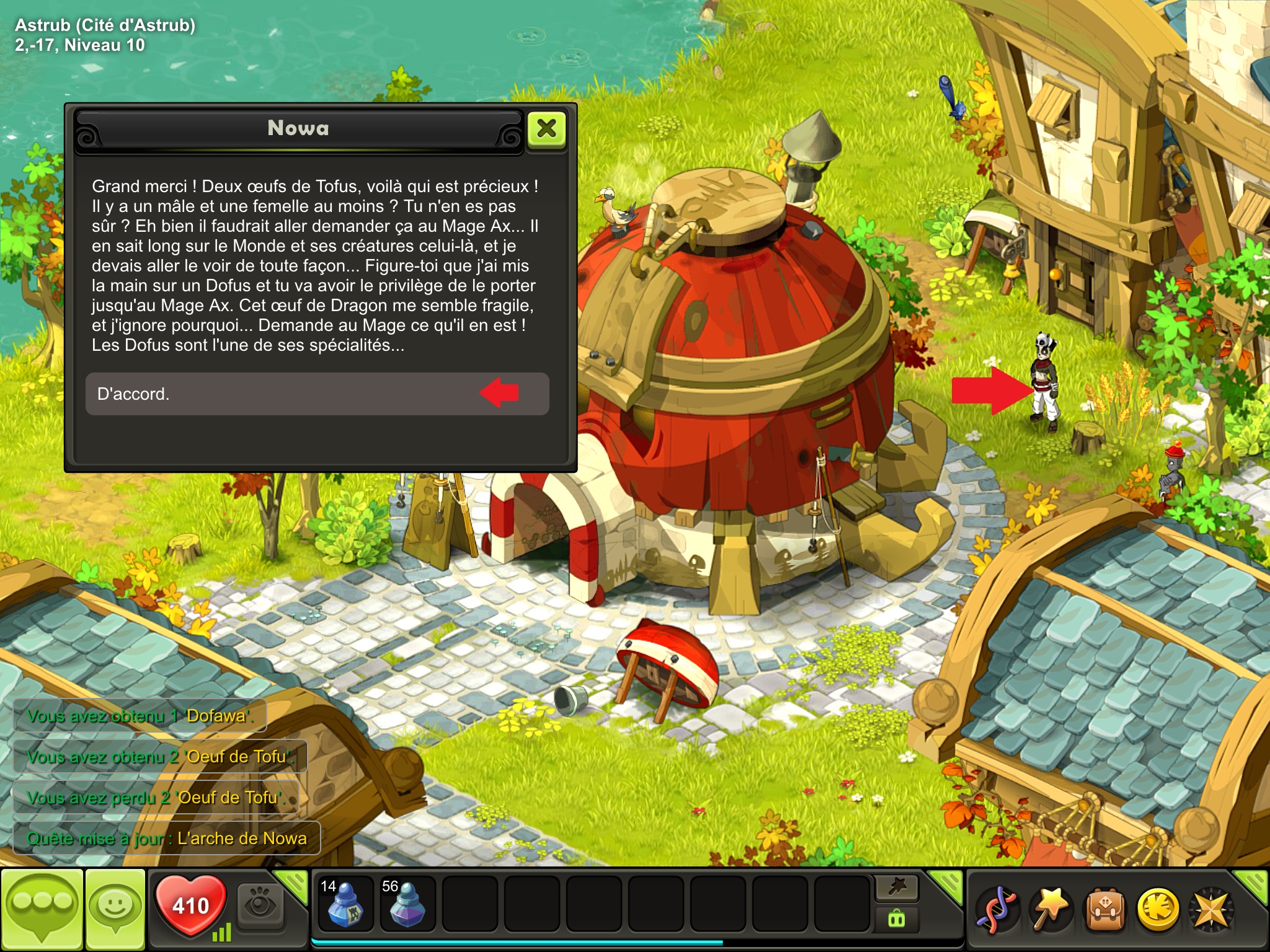Switch shortcut bar to green items bag tab
1270x952 pixels.
pyautogui.click(x=897, y=919)
